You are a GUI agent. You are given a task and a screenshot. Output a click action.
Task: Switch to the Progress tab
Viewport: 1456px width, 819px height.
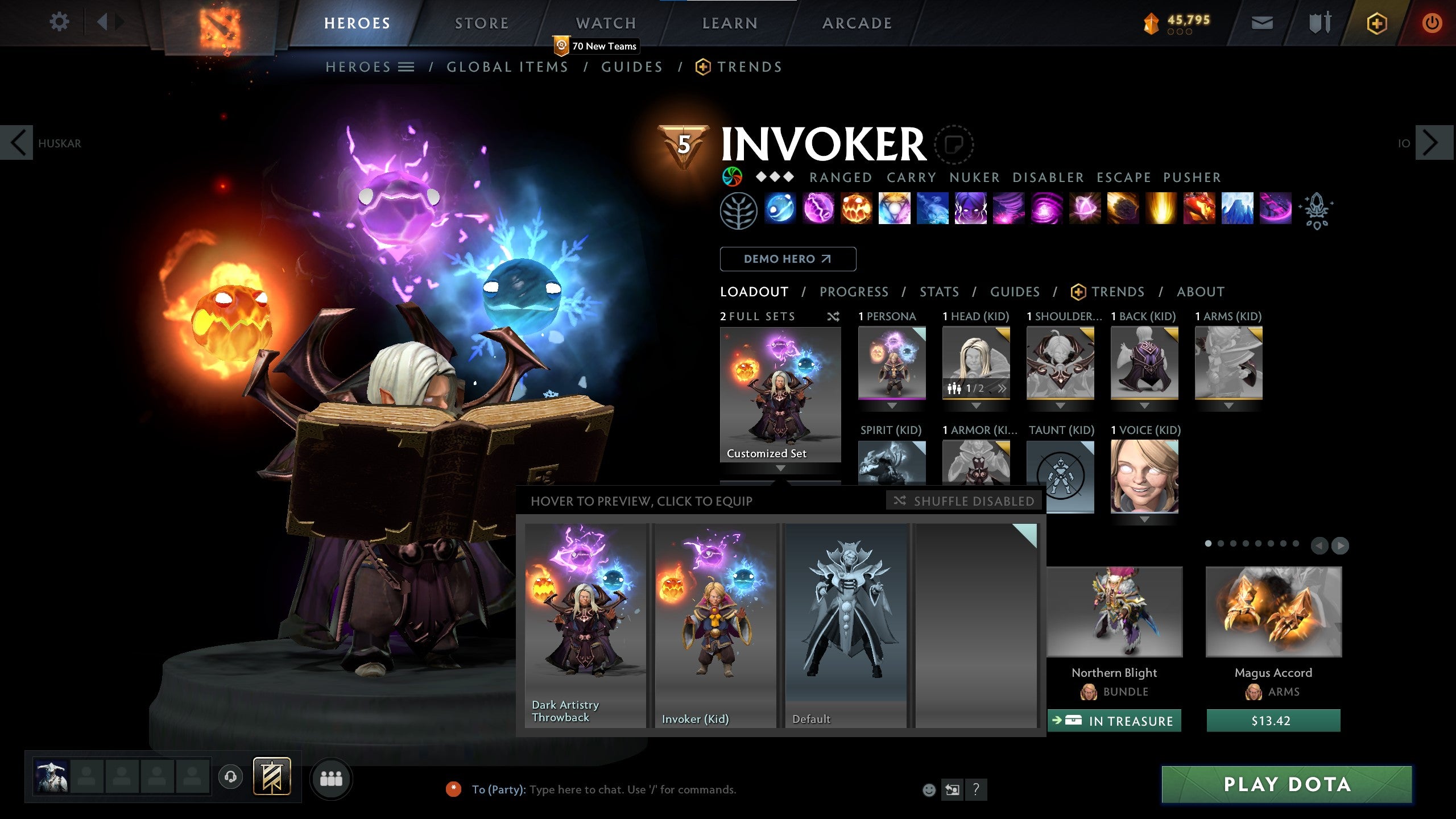pyautogui.click(x=854, y=292)
